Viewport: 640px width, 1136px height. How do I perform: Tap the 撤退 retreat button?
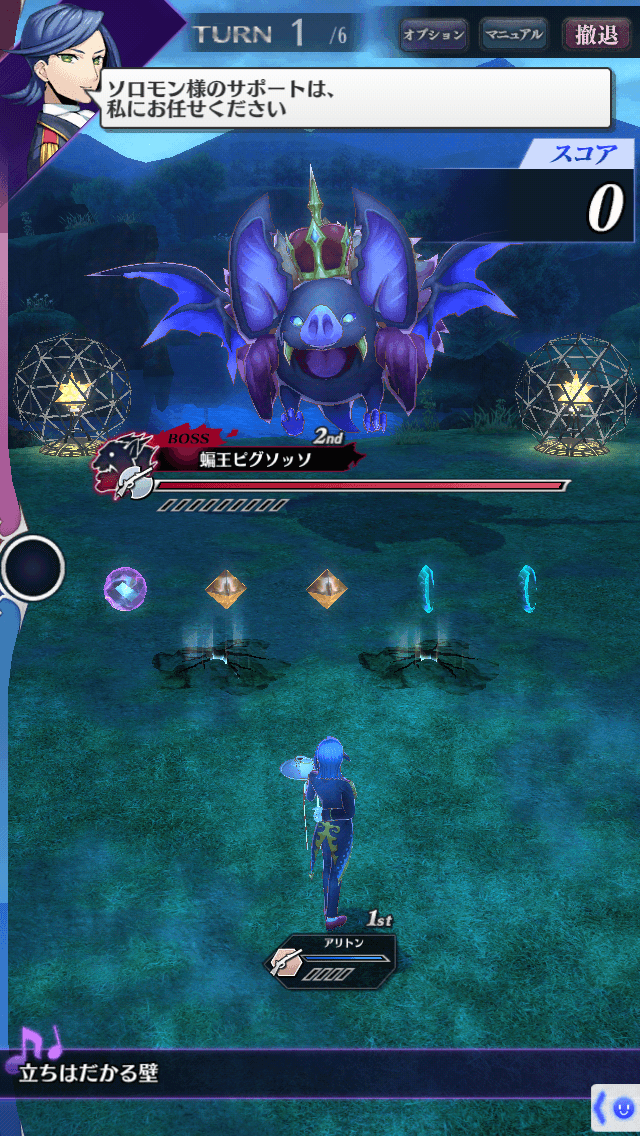597,35
